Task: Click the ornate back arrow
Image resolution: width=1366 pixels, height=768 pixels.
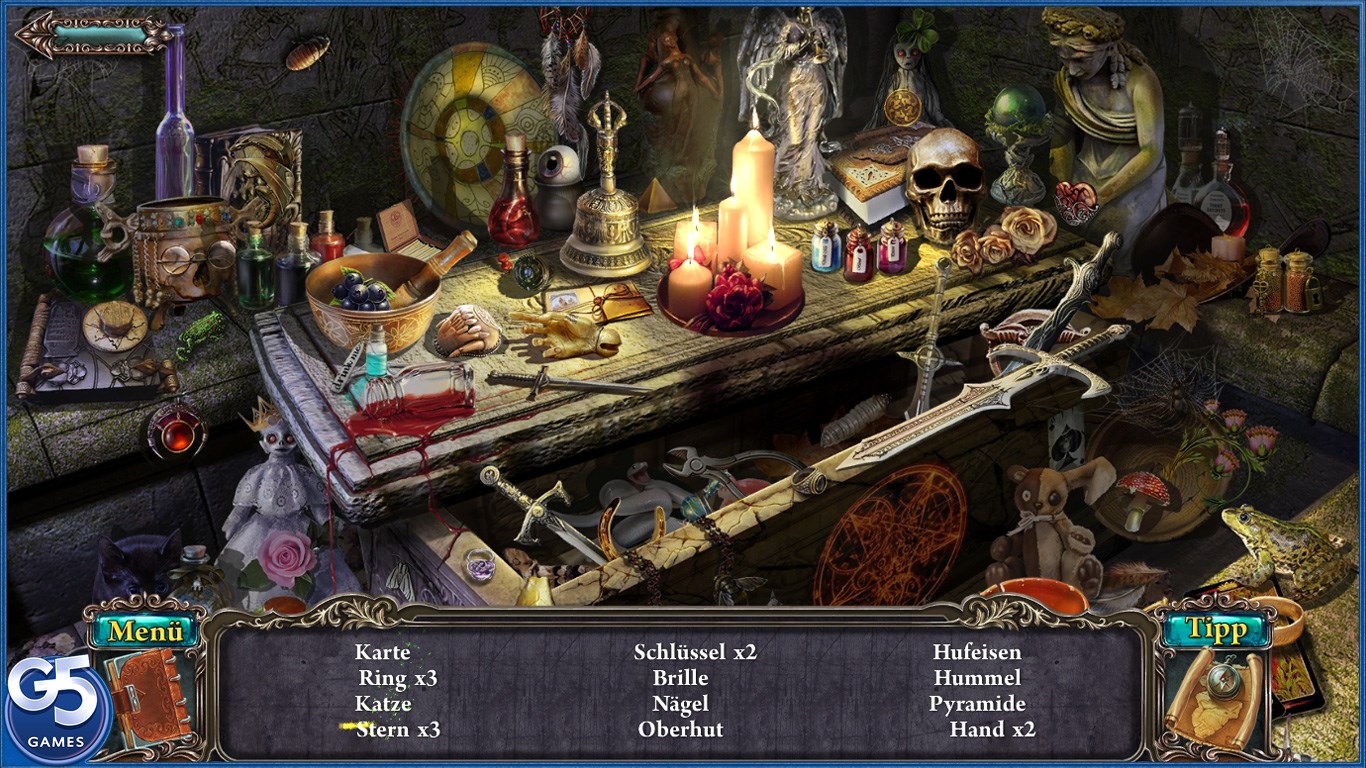Action: point(93,34)
